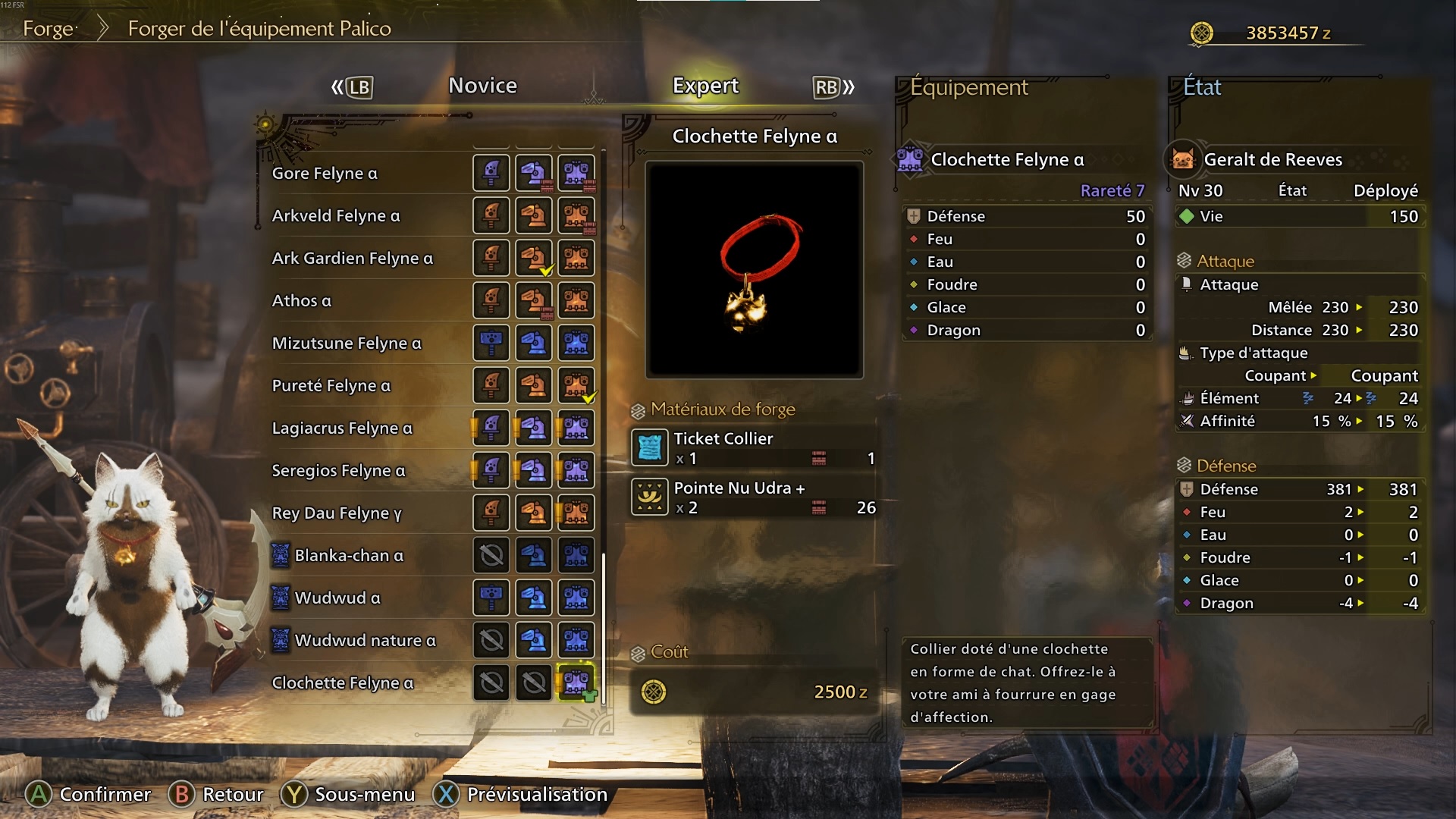Switch to the Novice tab
1456x819 pixels.
[482, 86]
